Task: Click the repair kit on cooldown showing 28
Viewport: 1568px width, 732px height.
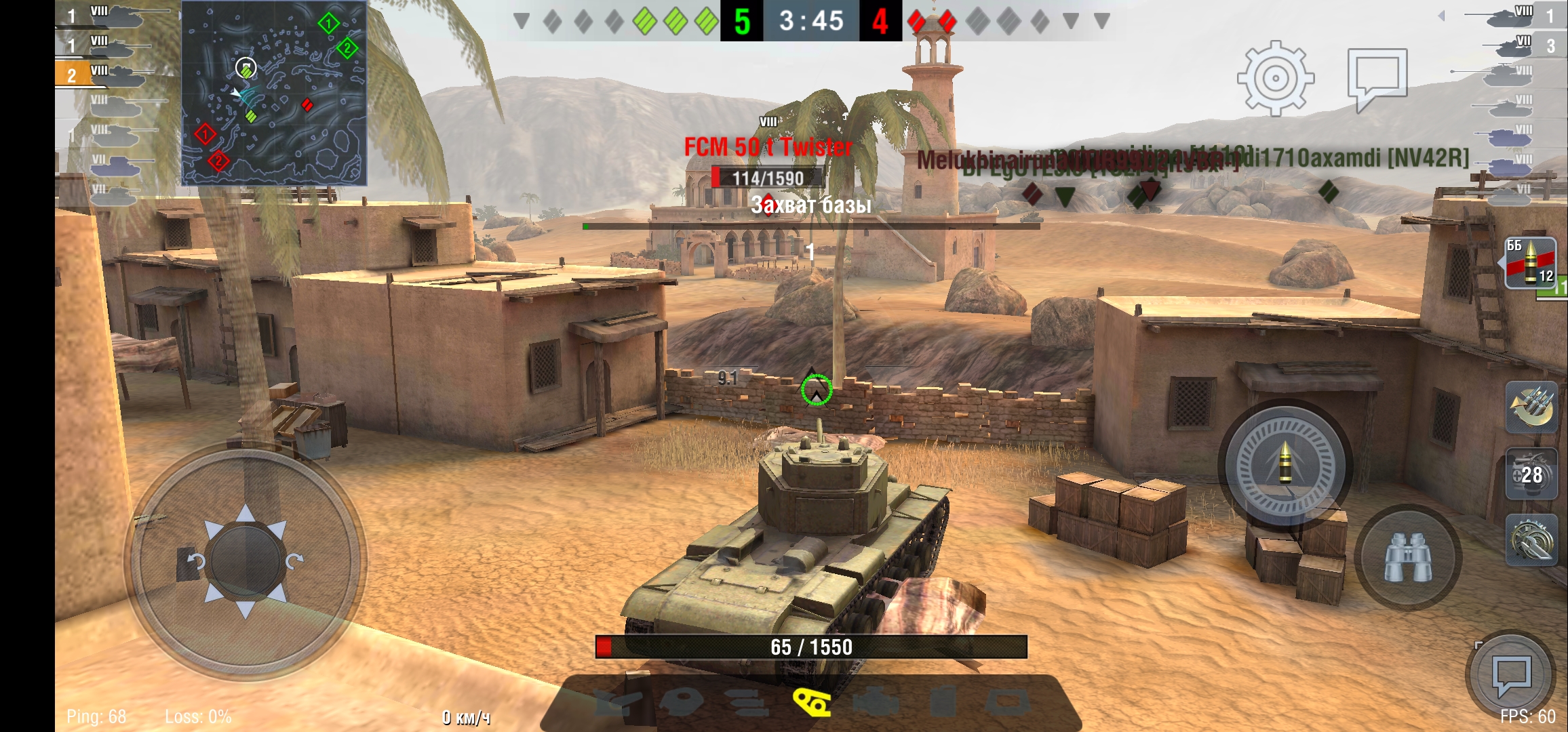Action: click(1531, 474)
